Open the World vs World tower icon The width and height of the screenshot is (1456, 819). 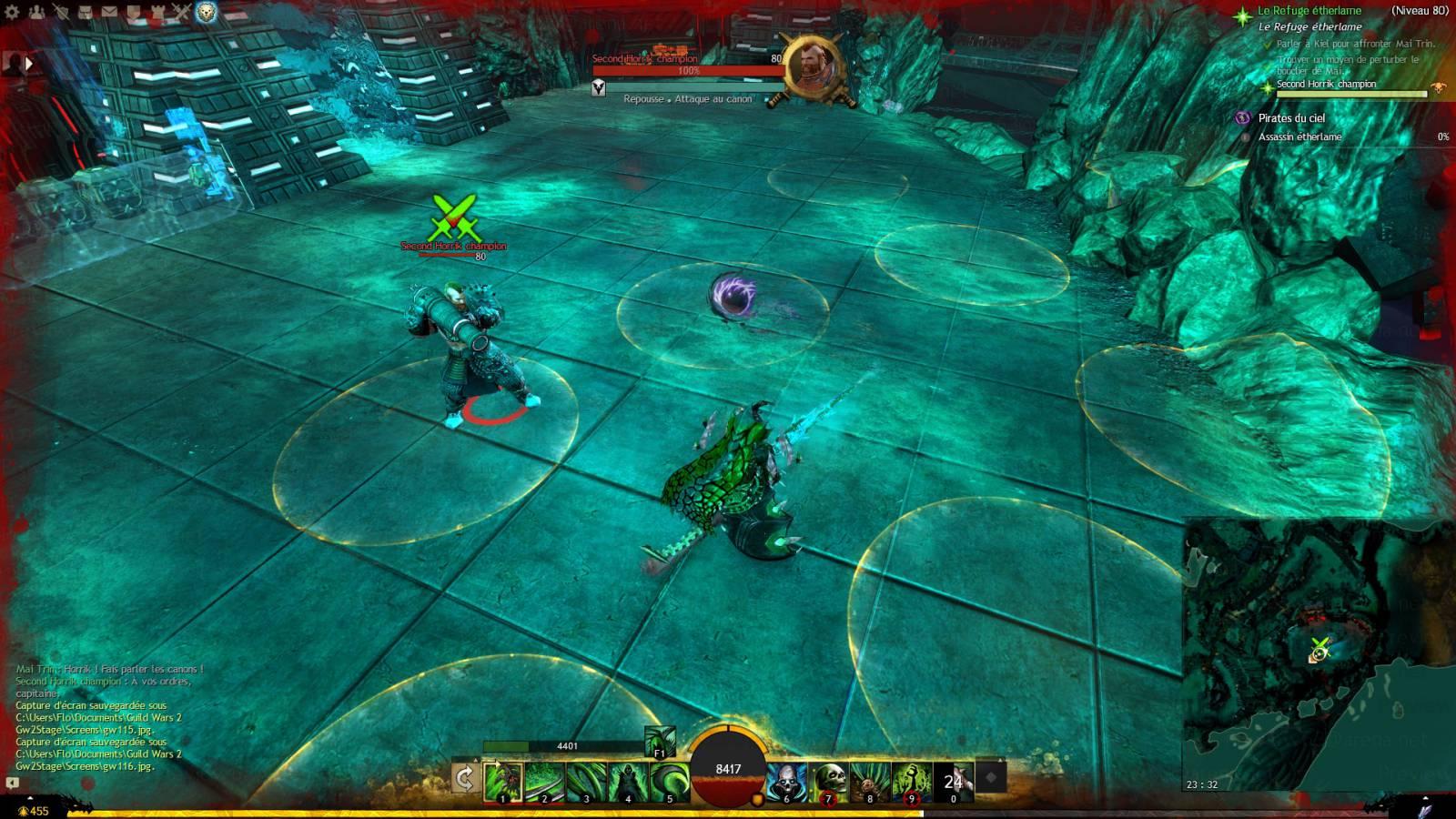(x=156, y=13)
